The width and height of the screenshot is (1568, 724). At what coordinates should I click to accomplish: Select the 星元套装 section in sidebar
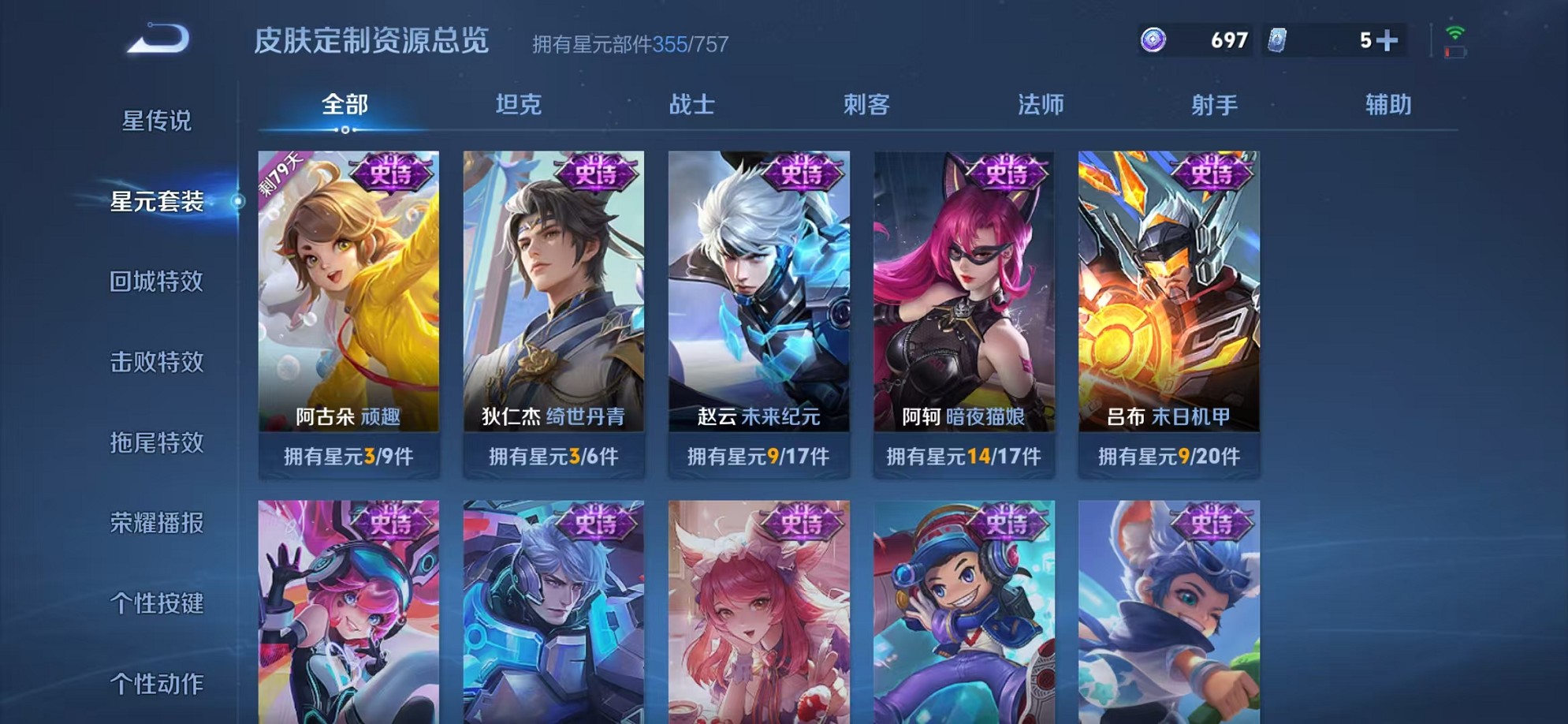156,201
